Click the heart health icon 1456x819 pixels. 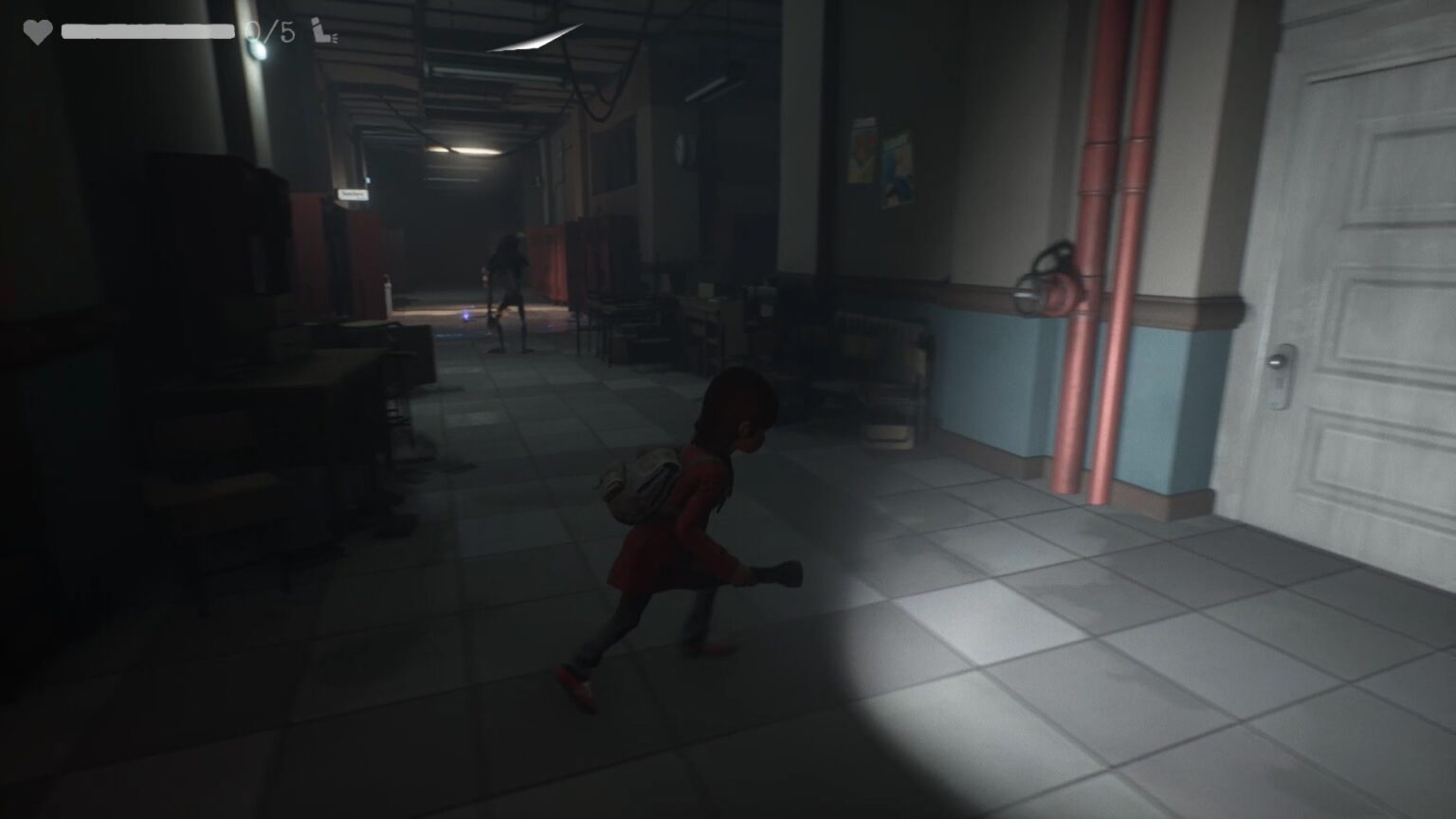pos(38,29)
